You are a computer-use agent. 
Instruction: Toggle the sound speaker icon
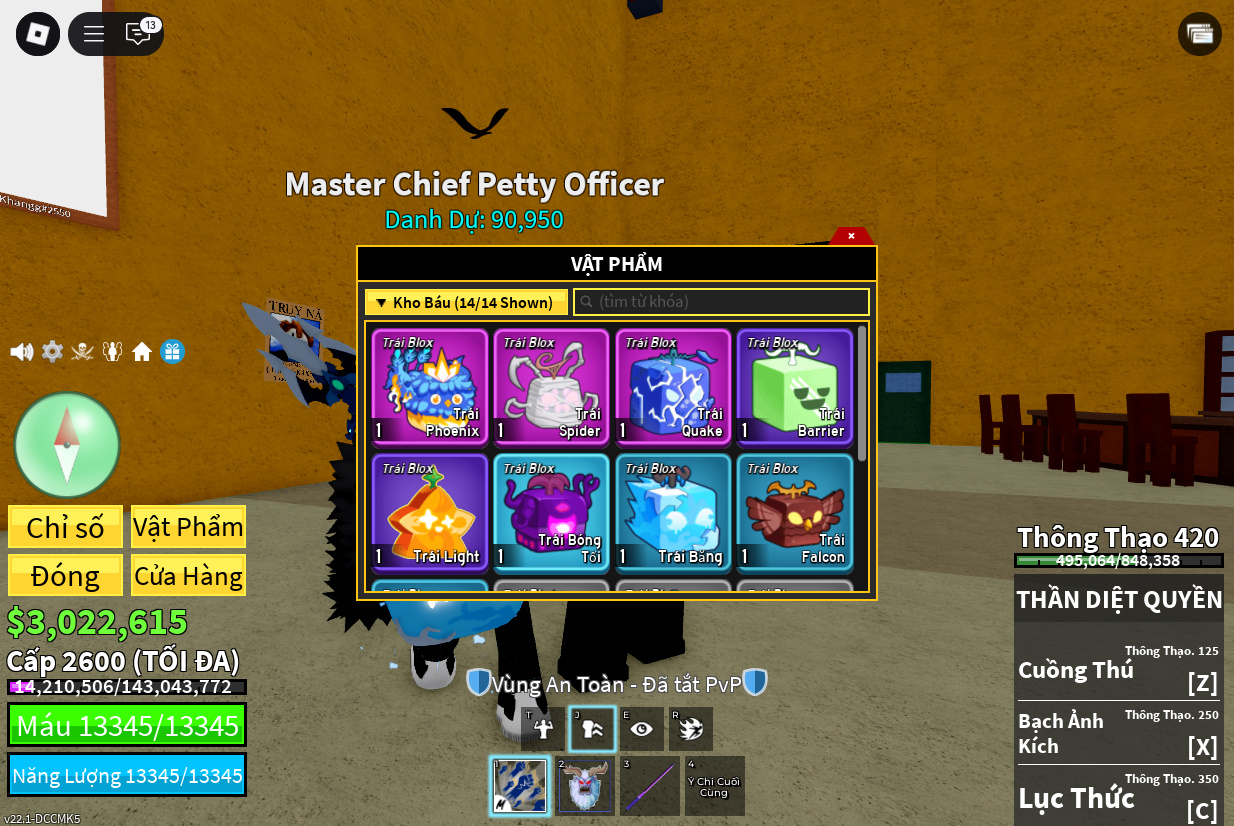[21, 352]
